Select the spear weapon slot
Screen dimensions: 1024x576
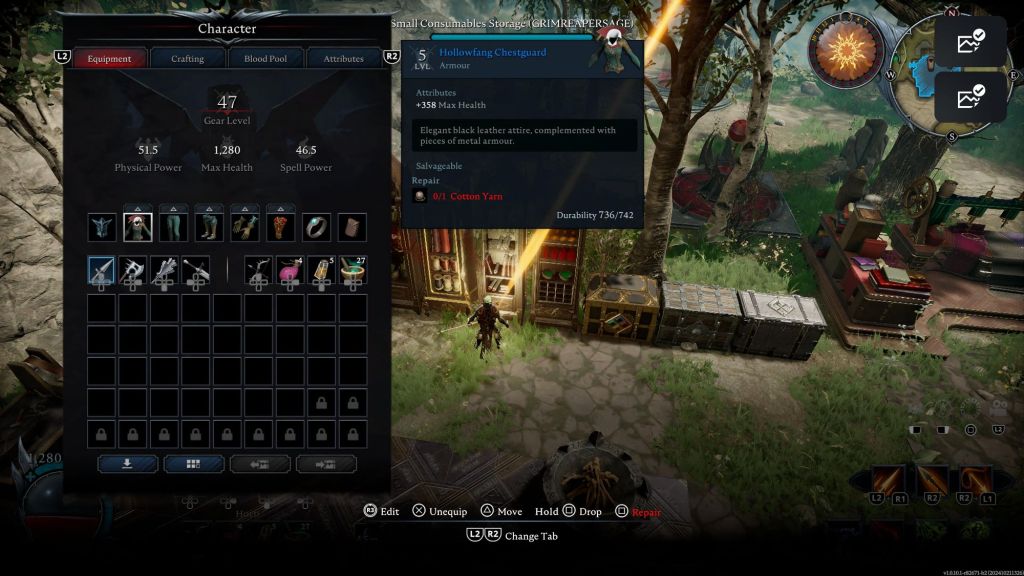[102, 270]
